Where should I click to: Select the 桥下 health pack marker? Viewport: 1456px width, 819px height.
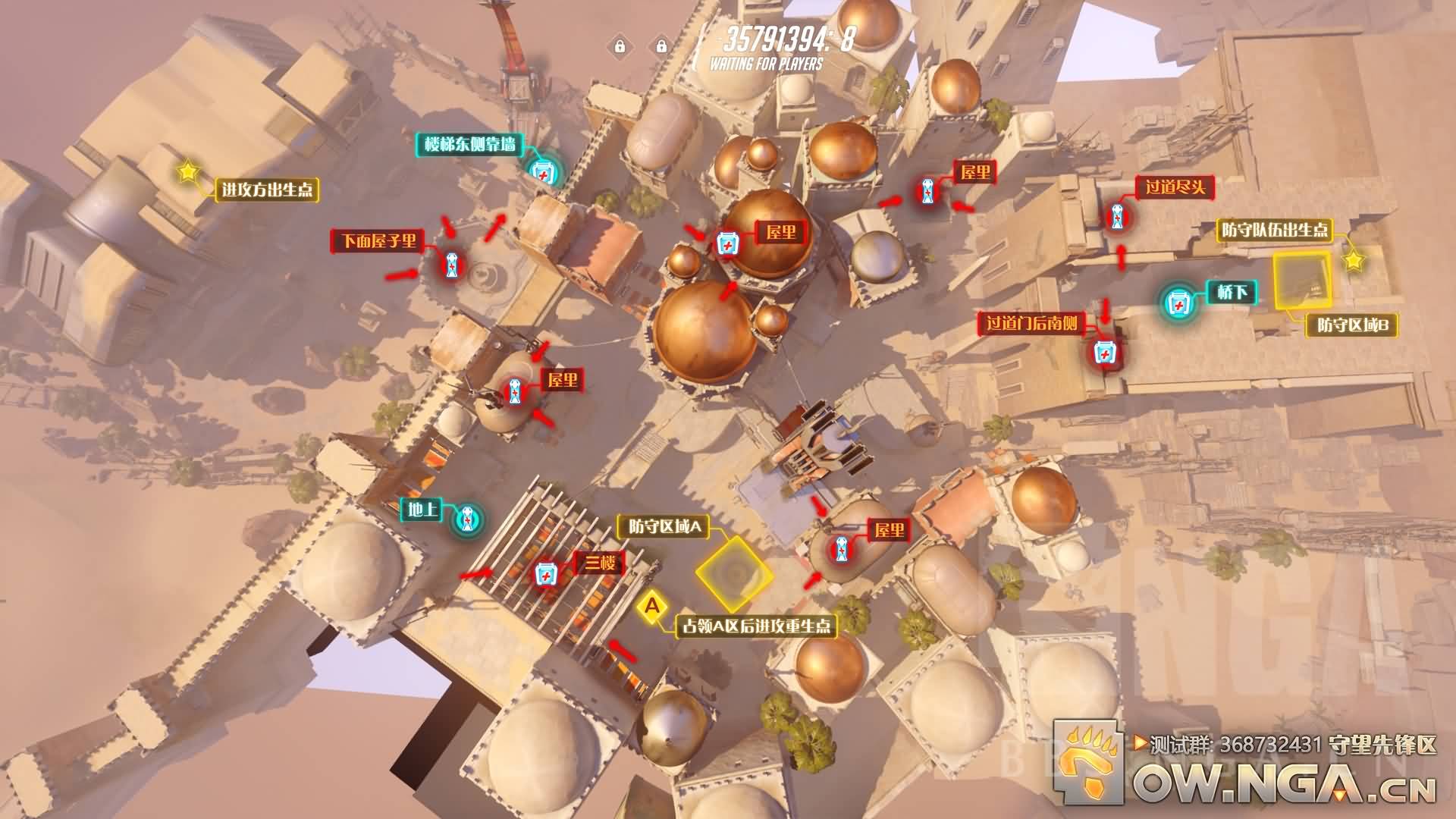tap(1178, 303)
